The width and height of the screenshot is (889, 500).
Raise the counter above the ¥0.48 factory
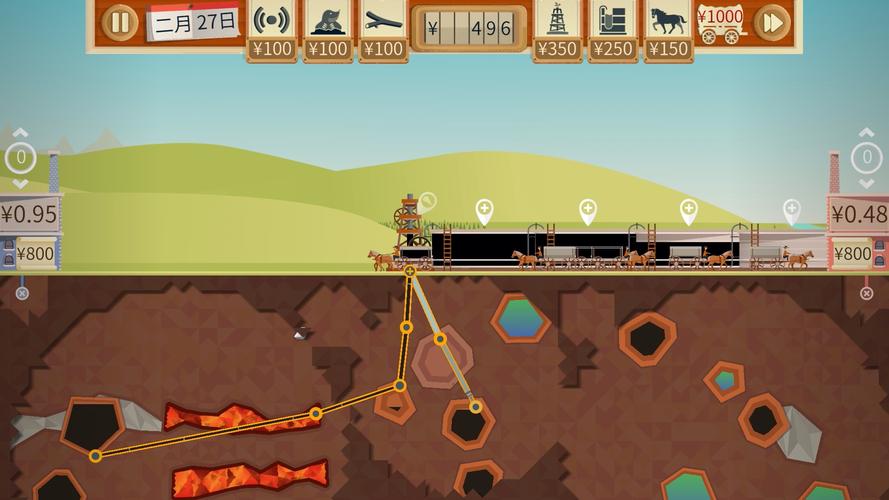coord(866,133)
